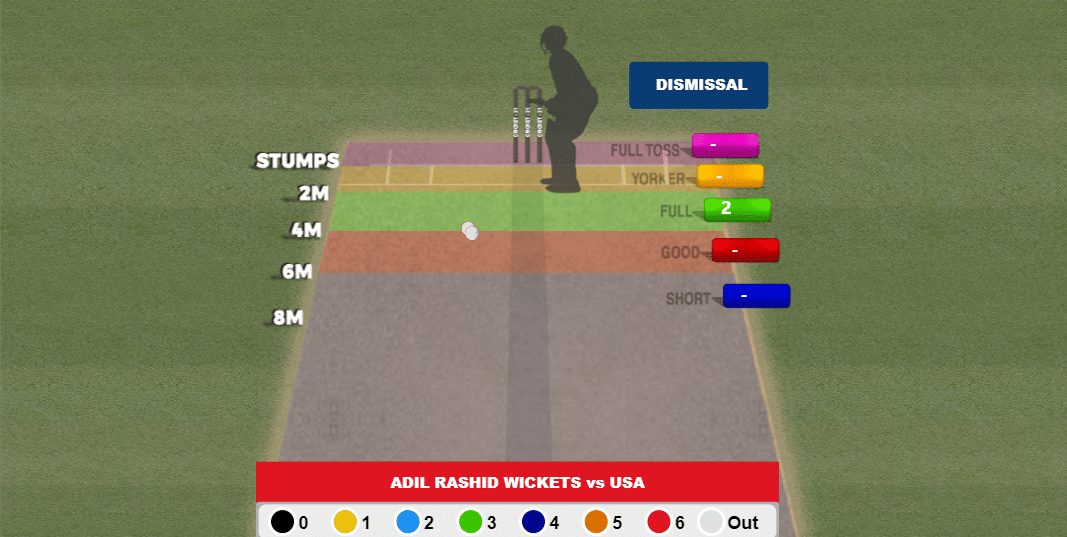Select the light blue 2 runs circle
Image resolution: width=1067 pixels, height=537 pixels.
pos(407,522)
